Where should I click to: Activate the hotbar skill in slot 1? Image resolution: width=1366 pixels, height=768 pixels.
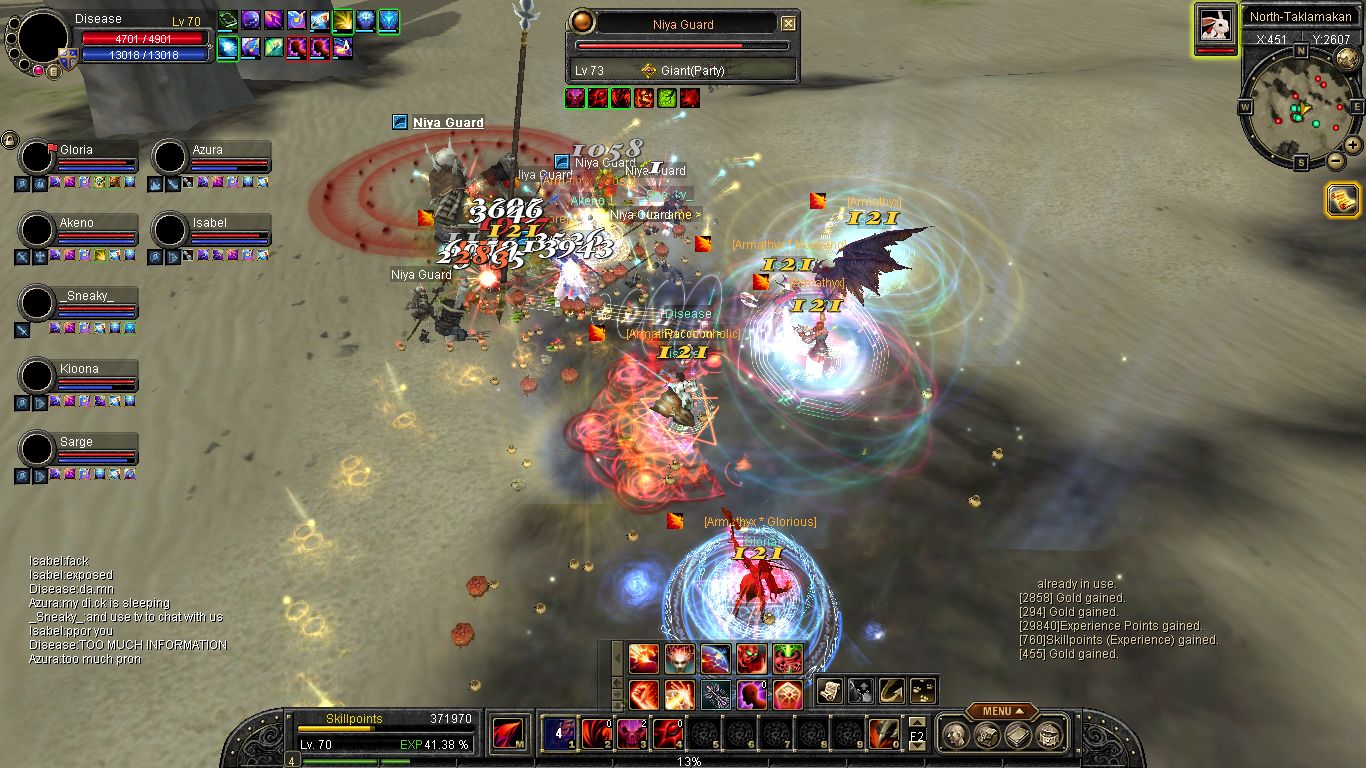coord(557,734)
